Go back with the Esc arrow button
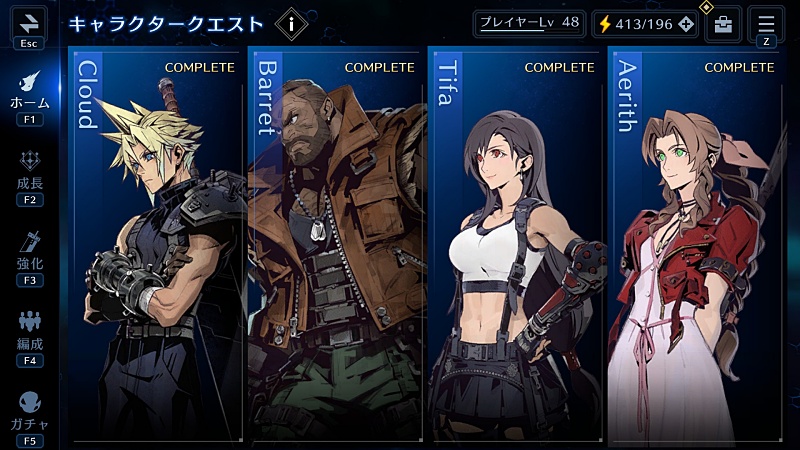Image resolution: width=800 pixels, height=450 pixels. 28,22
